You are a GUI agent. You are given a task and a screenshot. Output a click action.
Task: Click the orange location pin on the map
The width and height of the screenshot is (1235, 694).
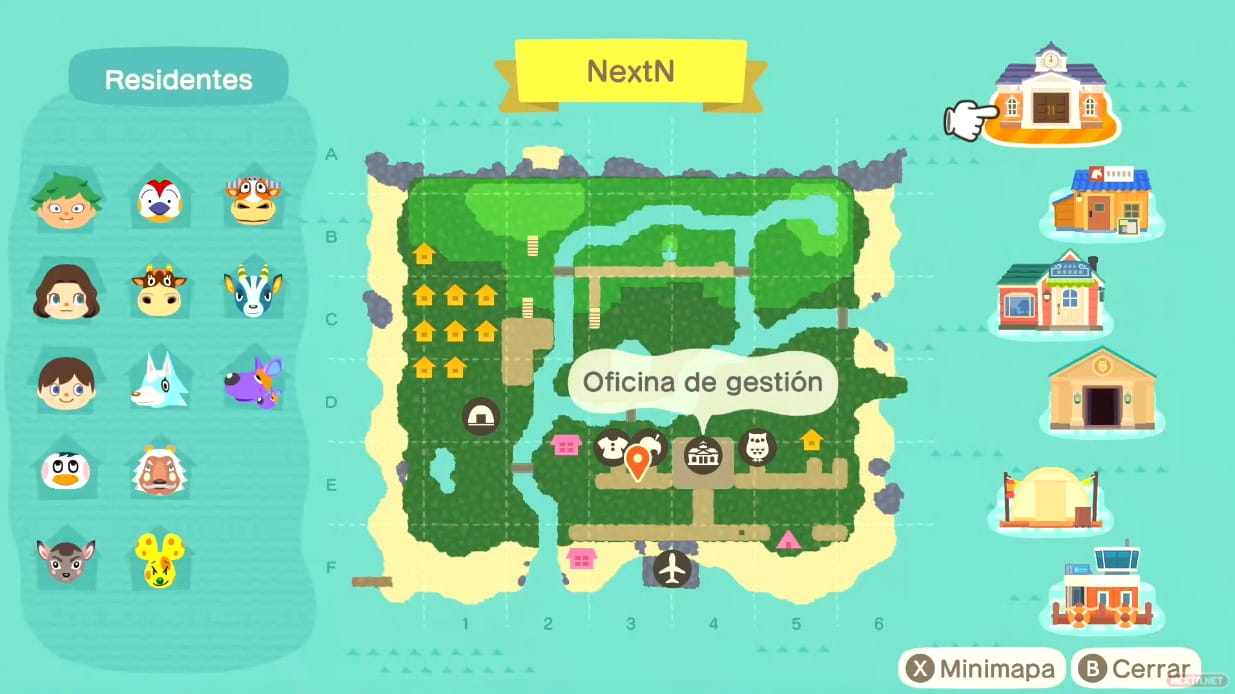click(x=637, y=461)
